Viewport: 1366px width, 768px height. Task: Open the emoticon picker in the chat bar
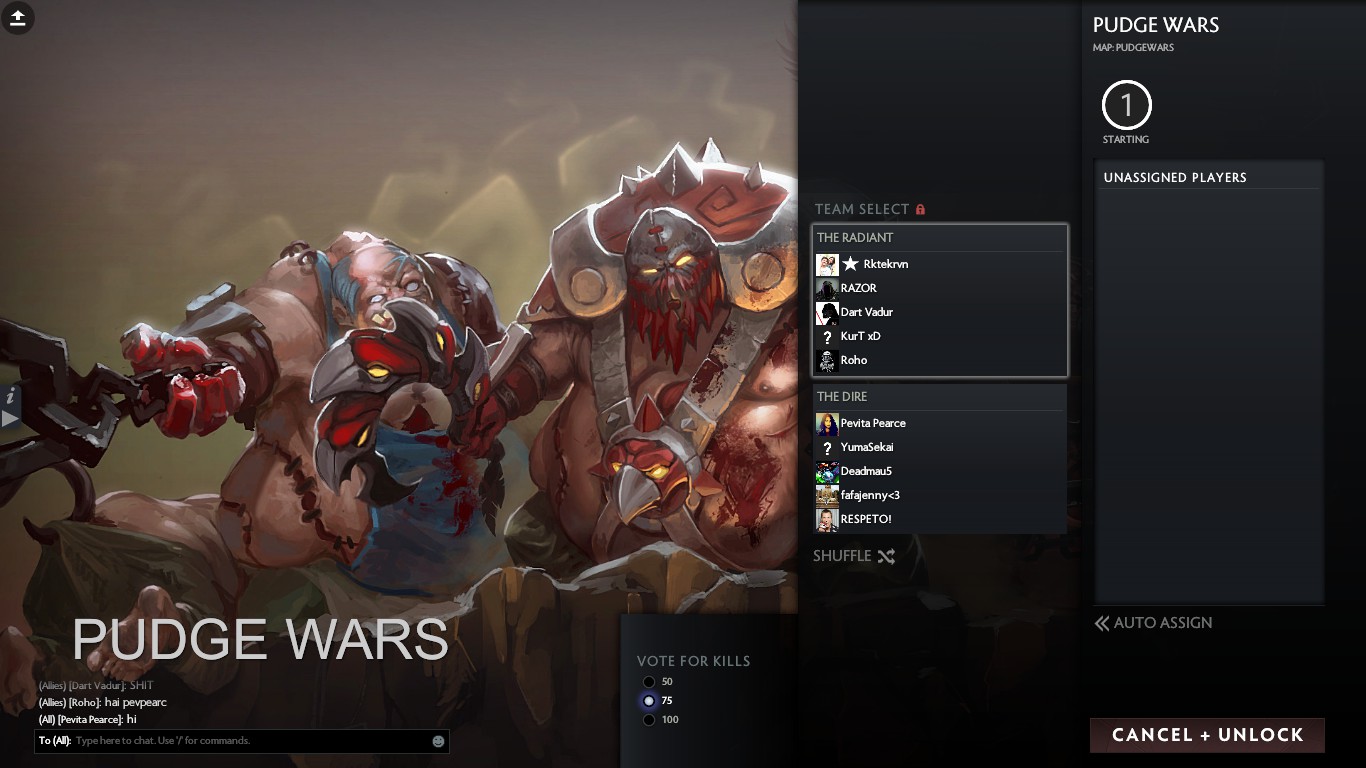coord(437,741)
